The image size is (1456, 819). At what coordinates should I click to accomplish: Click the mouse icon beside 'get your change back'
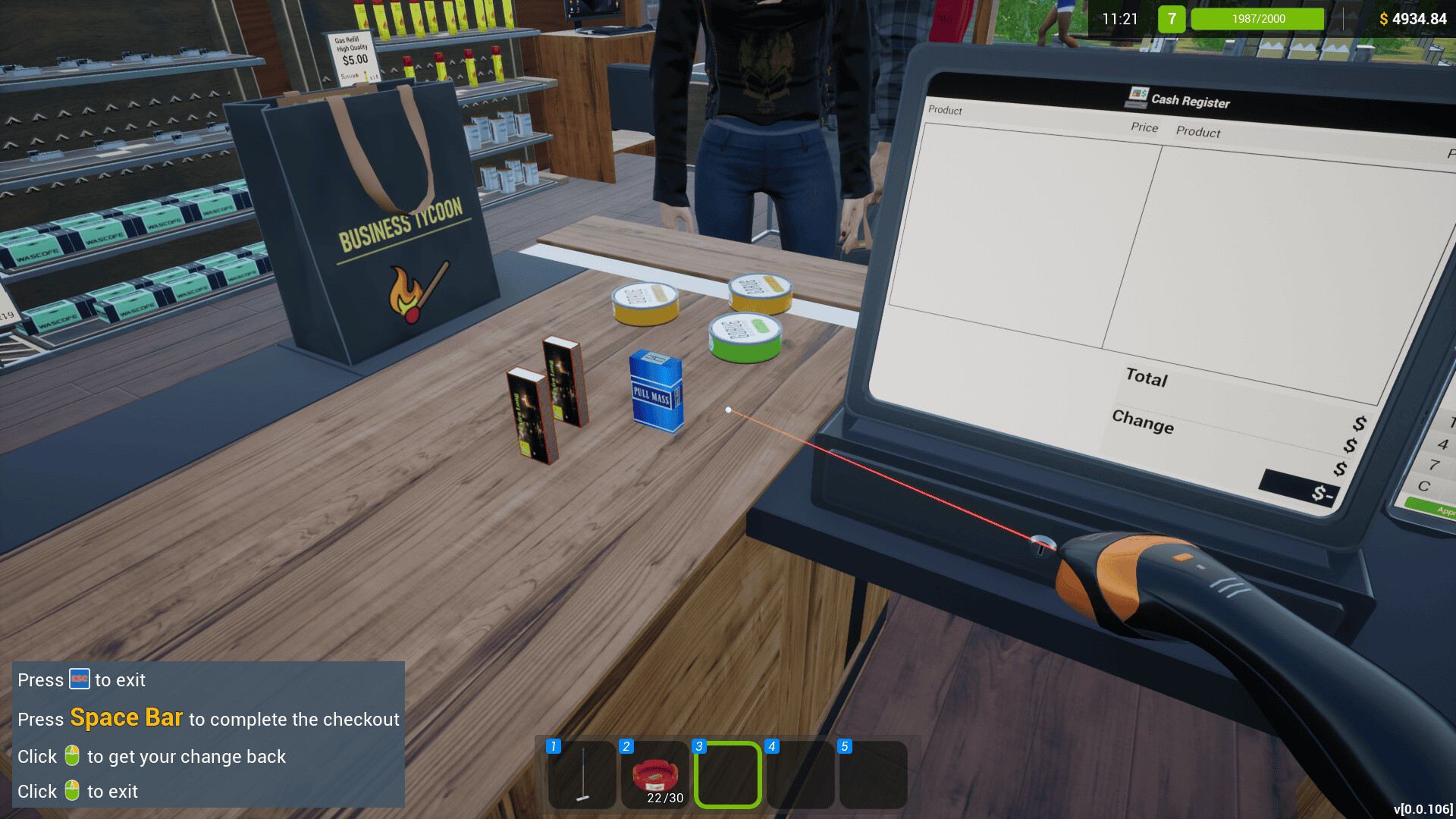[x=72, y=756]
